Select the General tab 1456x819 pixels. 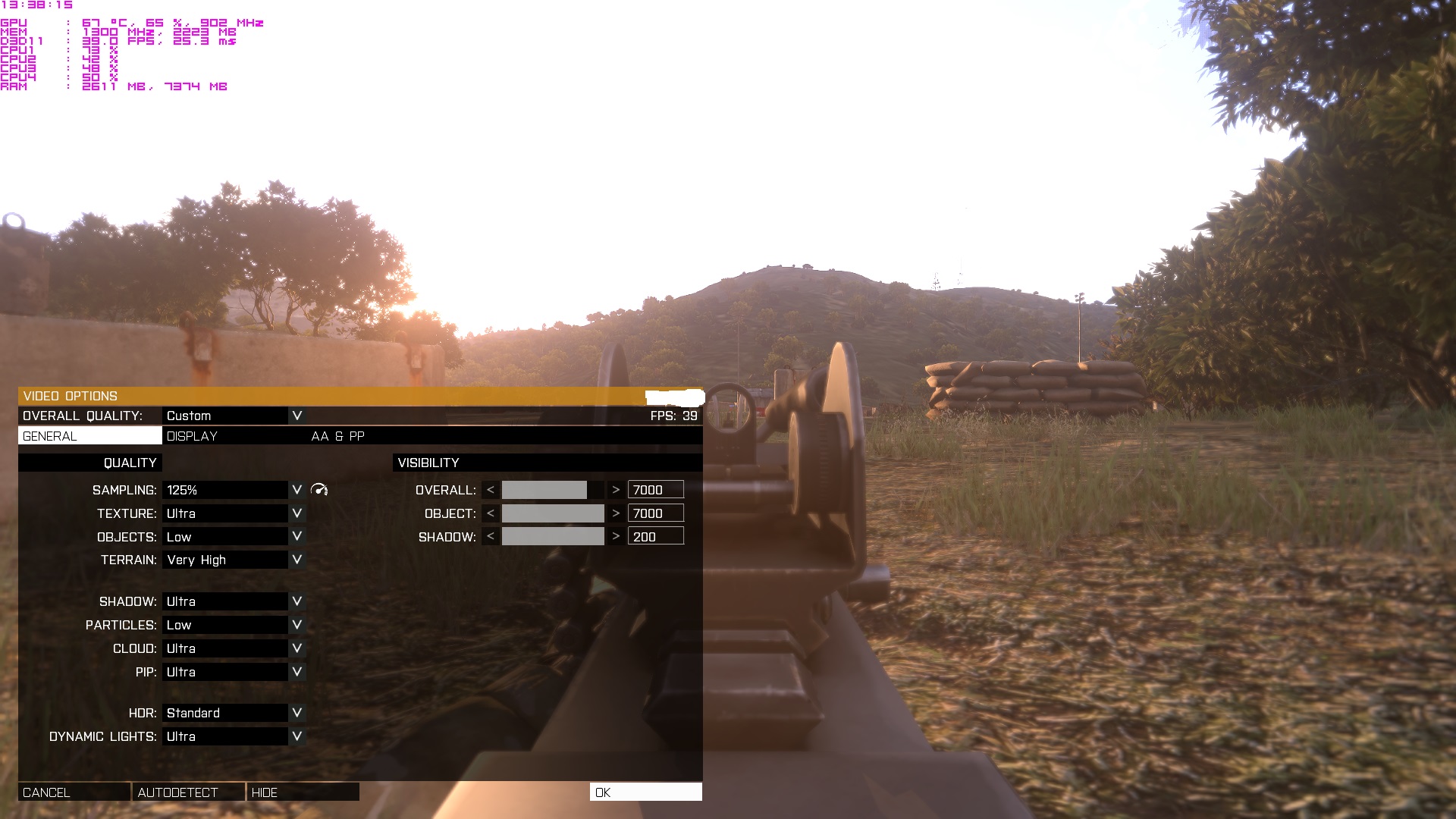coord(89,436)
